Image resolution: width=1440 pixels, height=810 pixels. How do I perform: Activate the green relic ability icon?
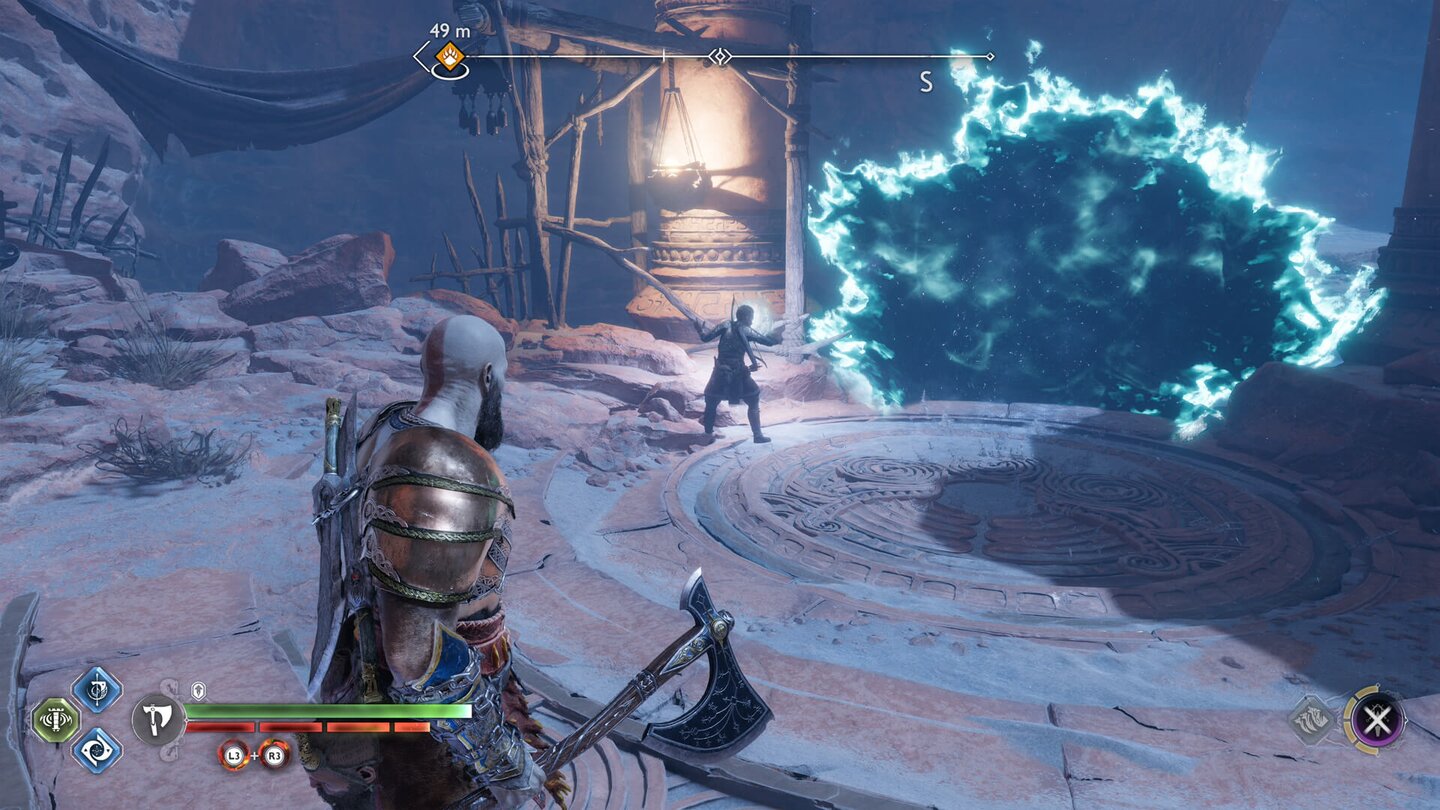tap(54, 720)
